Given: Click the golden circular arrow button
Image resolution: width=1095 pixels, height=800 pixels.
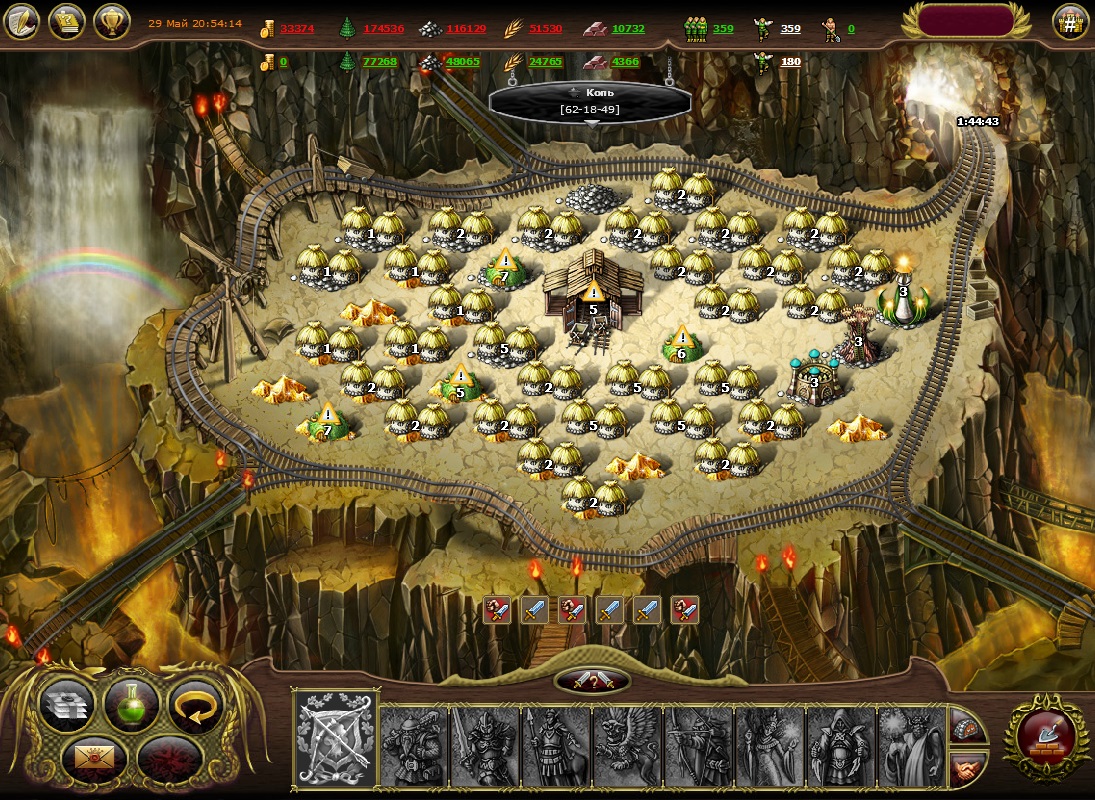Looking at the screenshot, I should (x=194, y=703).
